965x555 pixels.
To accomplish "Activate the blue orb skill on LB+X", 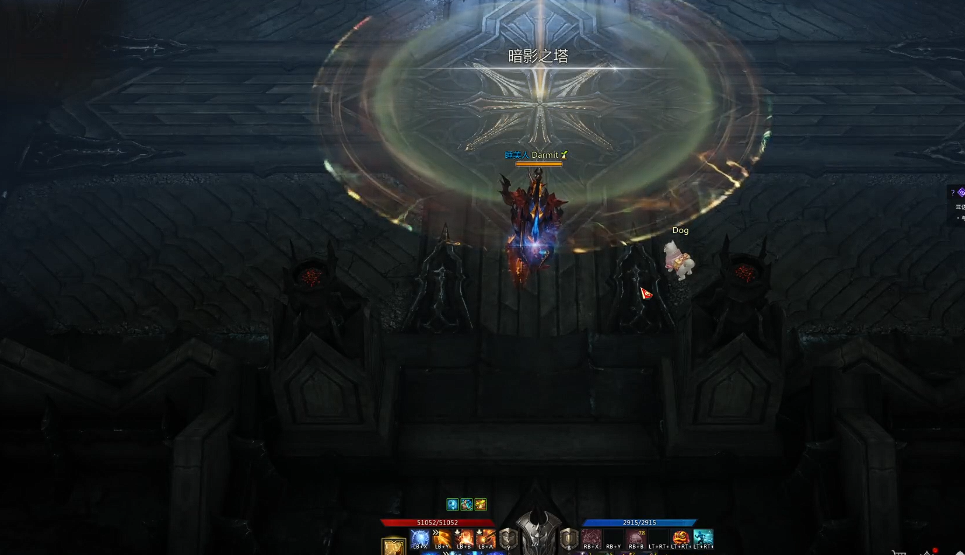I will tap(420, 539).
